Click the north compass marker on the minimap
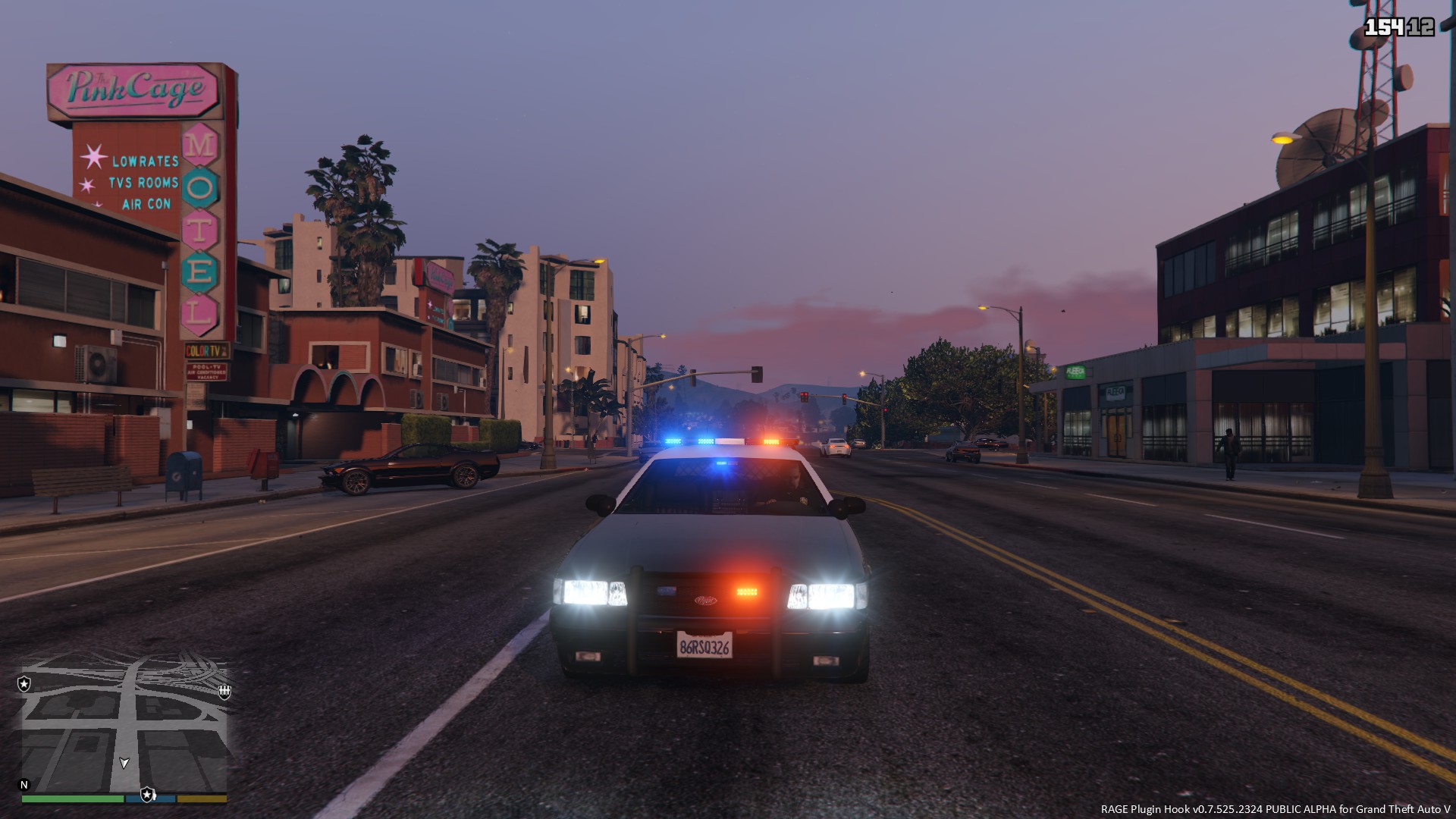The width and height of the screenshot is (1456, 819). point(24,785)
